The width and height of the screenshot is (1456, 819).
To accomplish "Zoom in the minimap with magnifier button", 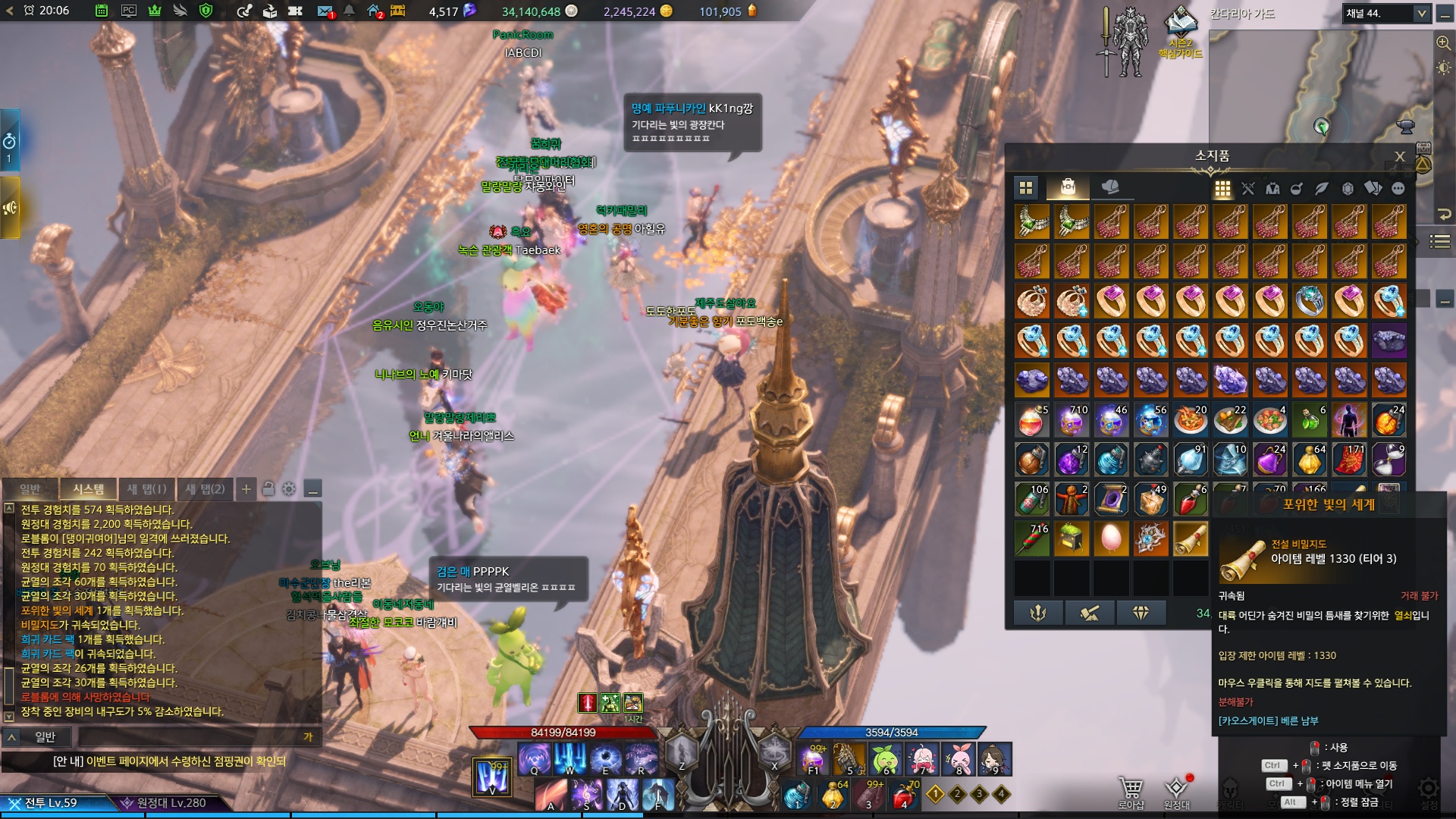I will click(x=1443, y=42).
